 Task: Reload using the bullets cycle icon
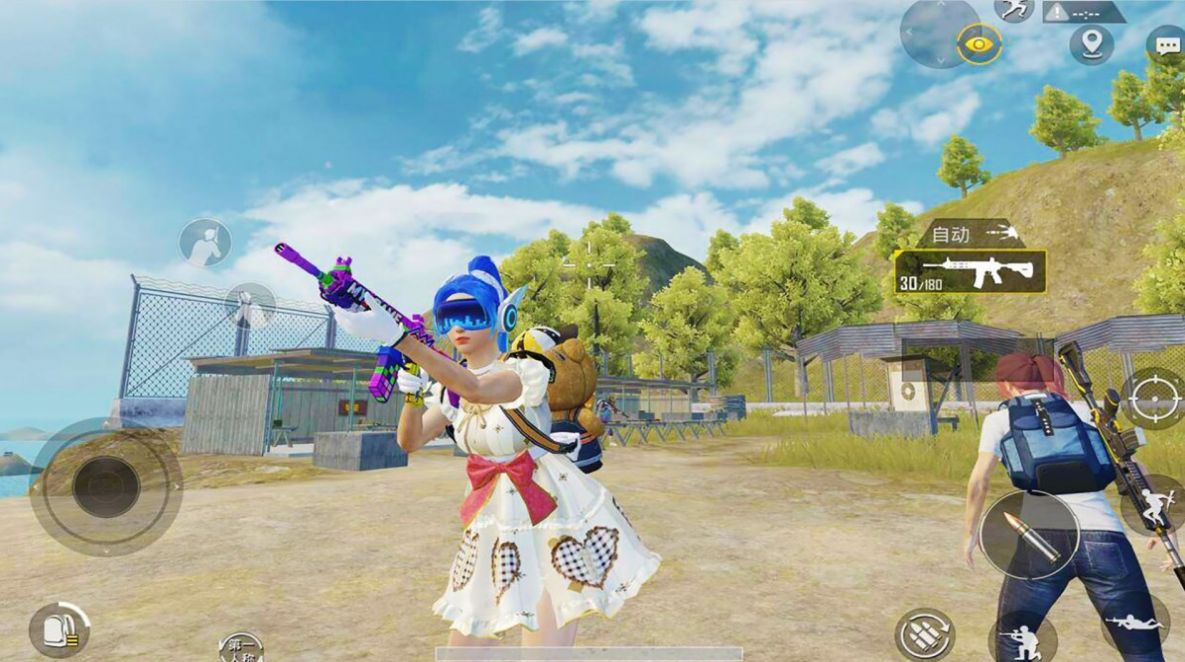[923, 635]
